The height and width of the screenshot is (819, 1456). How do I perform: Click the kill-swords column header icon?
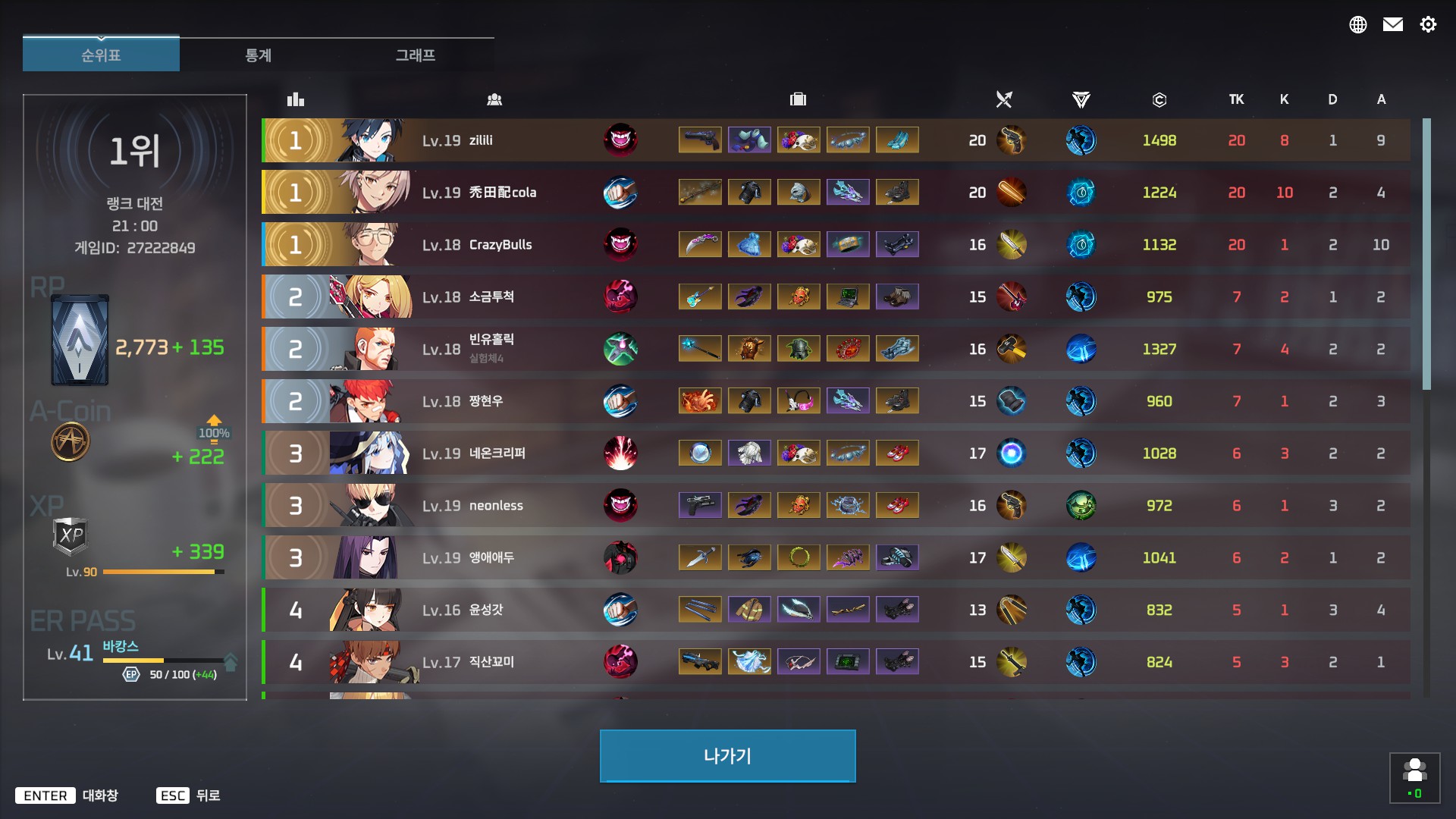[1004, 99]
